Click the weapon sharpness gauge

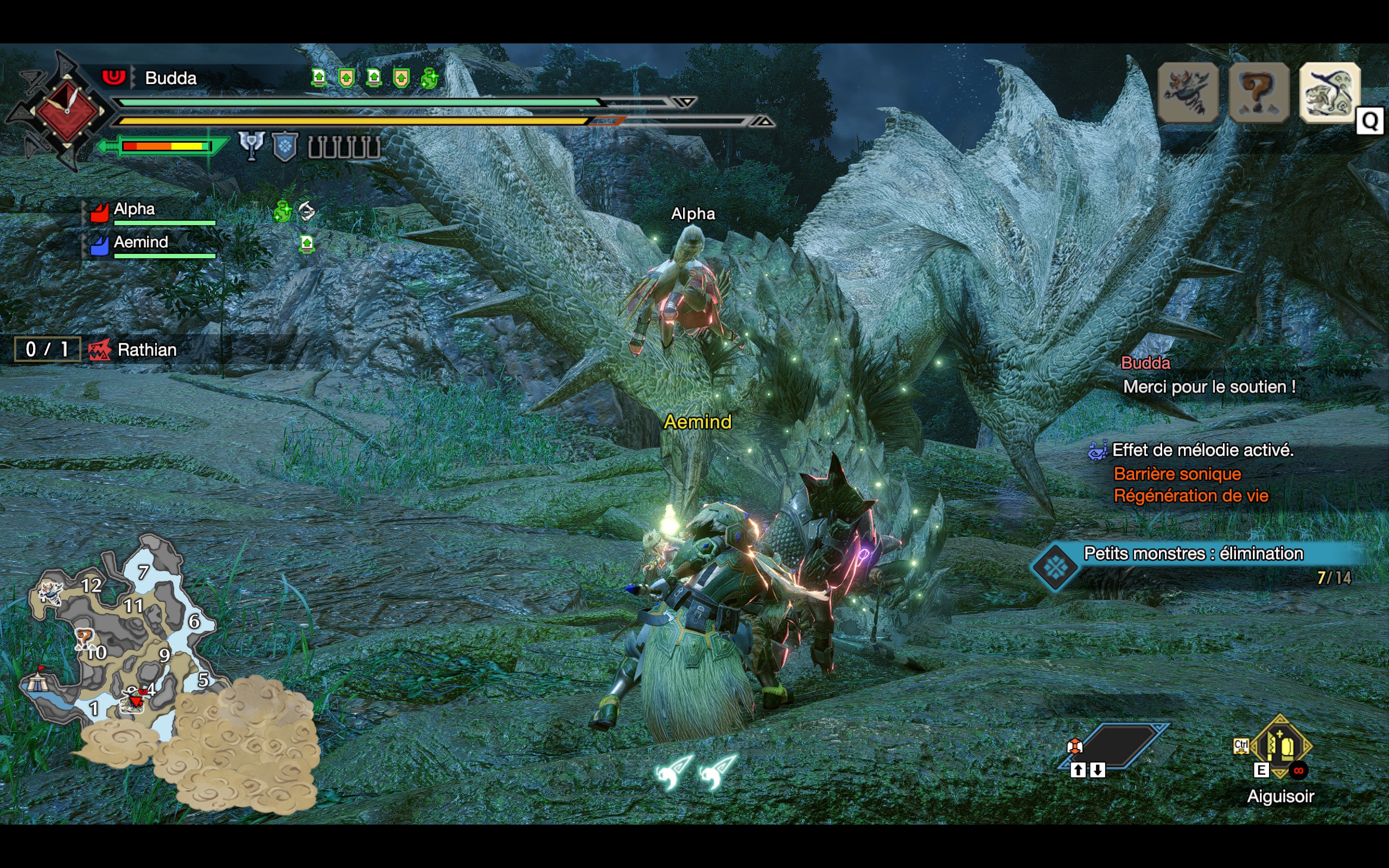pos(165,146)
